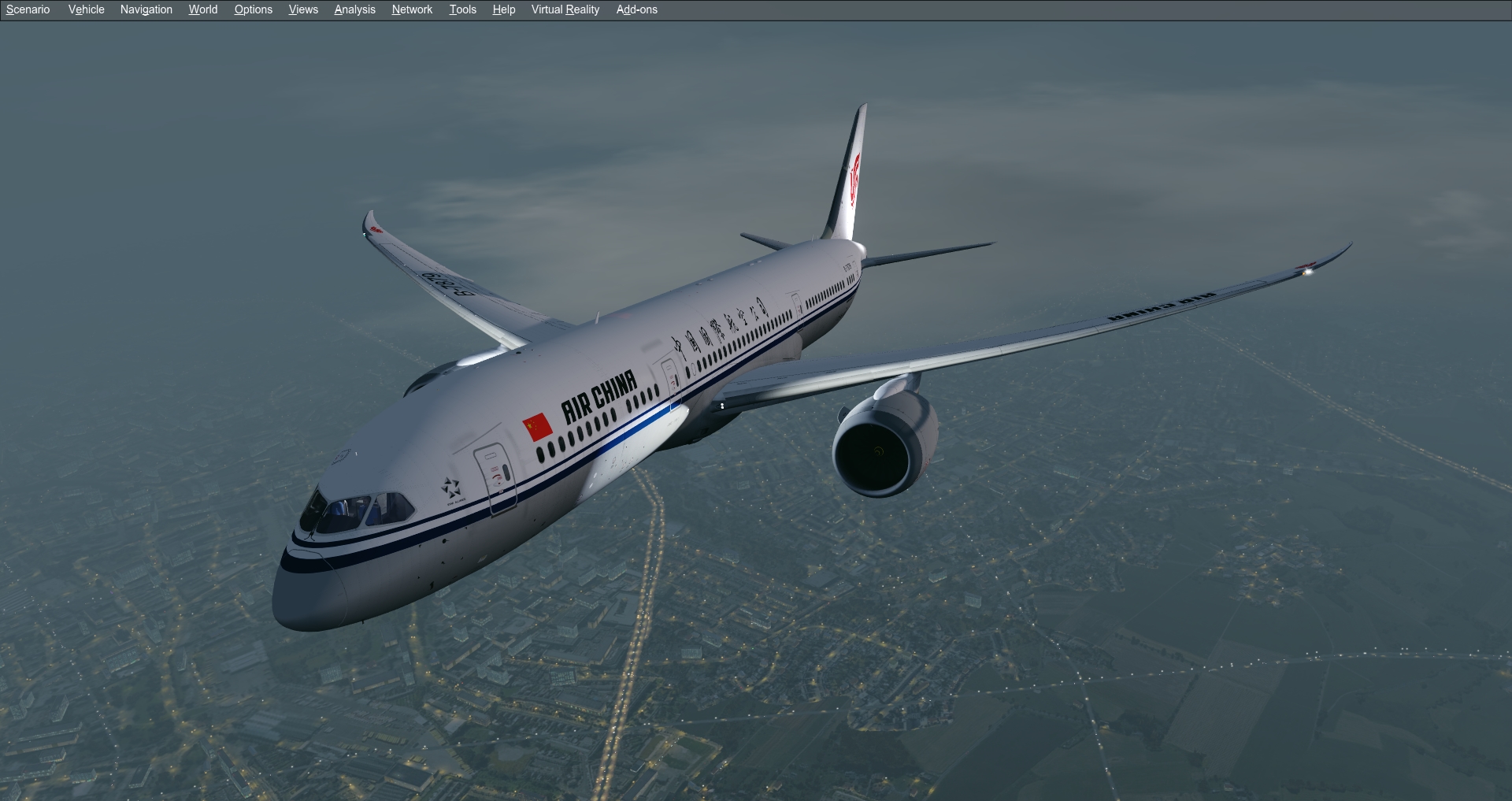The width and height of the screenshot is (1512, 801).
Task: Open the Navigation menu
Action: 146,9
